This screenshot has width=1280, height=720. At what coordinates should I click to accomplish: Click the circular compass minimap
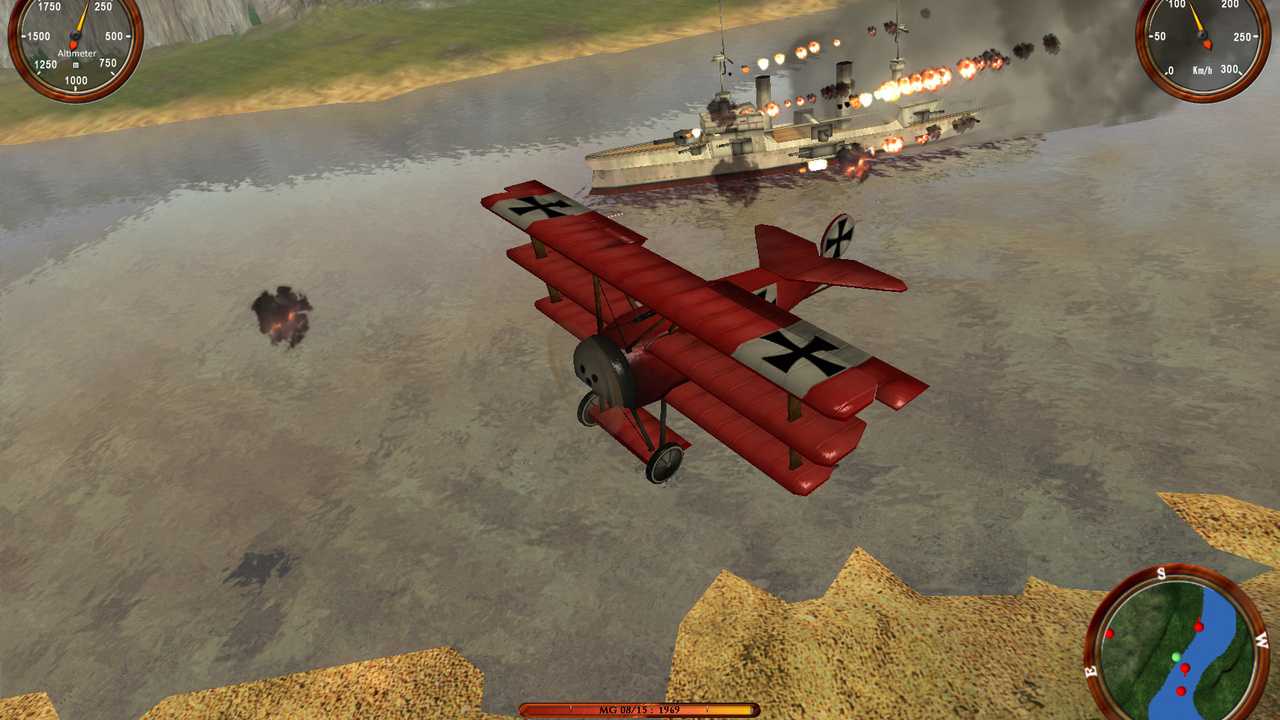coord(1176,645)
